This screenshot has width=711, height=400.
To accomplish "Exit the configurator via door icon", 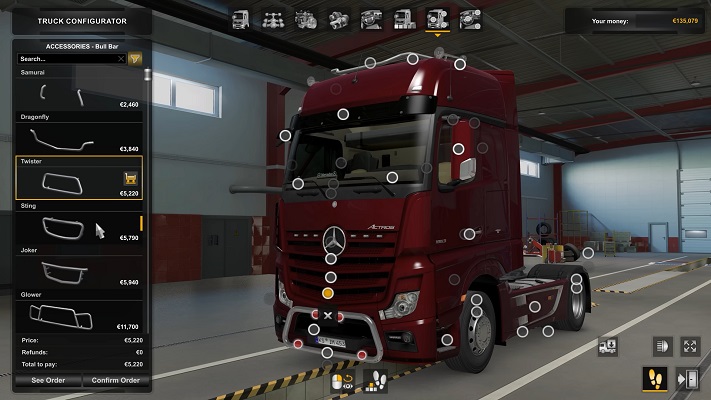I will [x=687, y=379].
